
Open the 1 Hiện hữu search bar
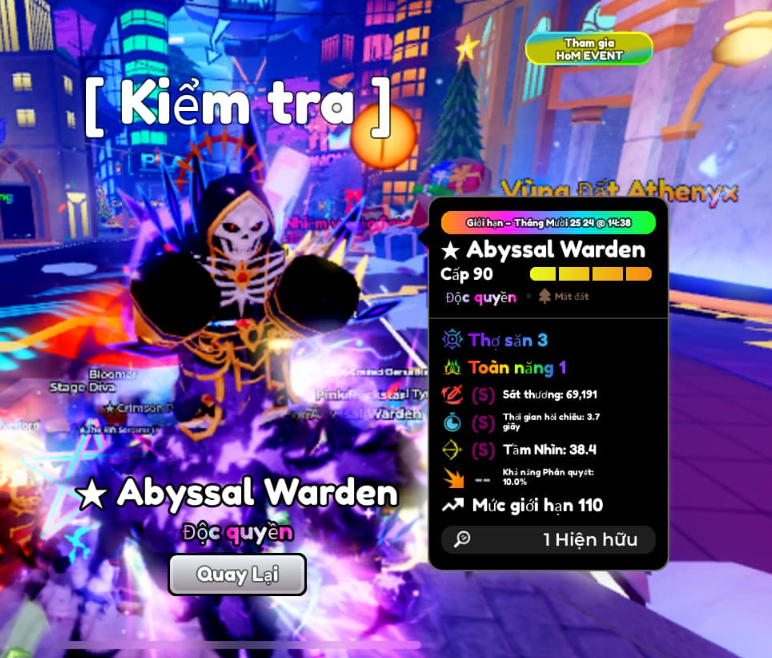(x=548, y=540)
